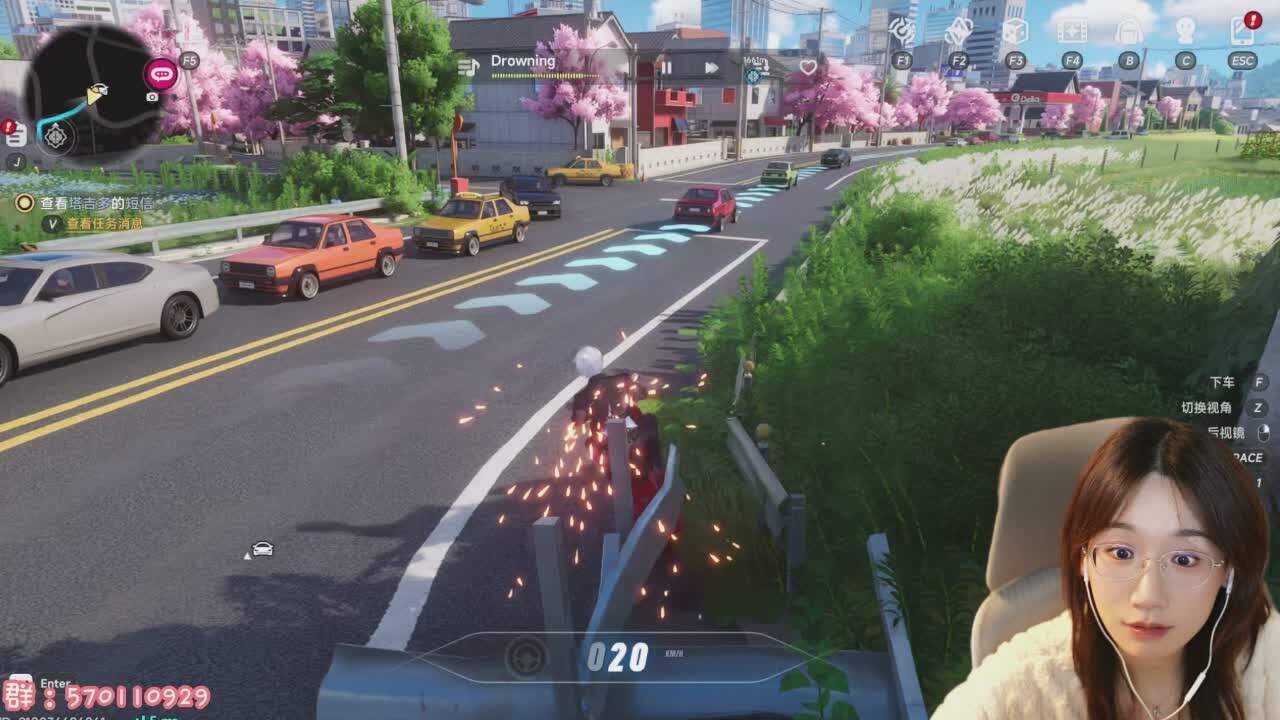
Task: Skip to the next radio track
Action: 711,68
